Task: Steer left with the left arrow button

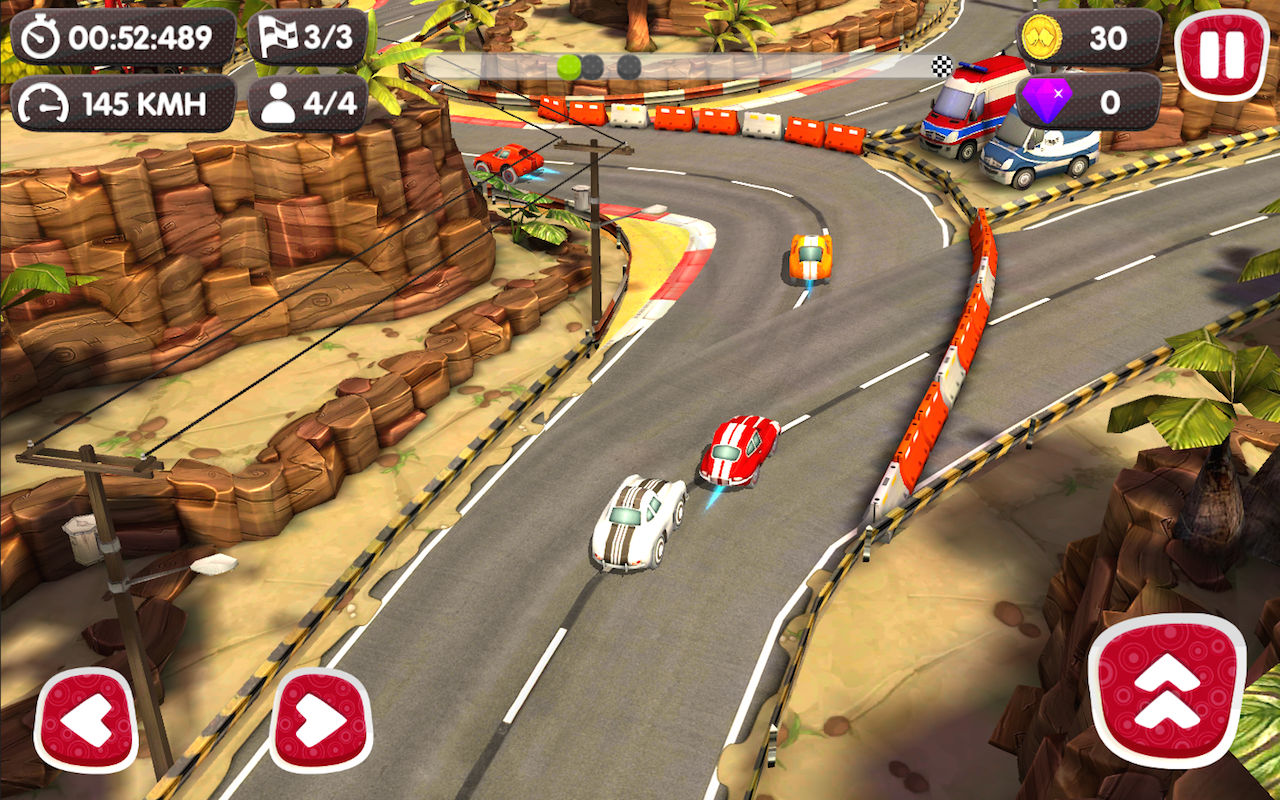Action: [86, 720]
